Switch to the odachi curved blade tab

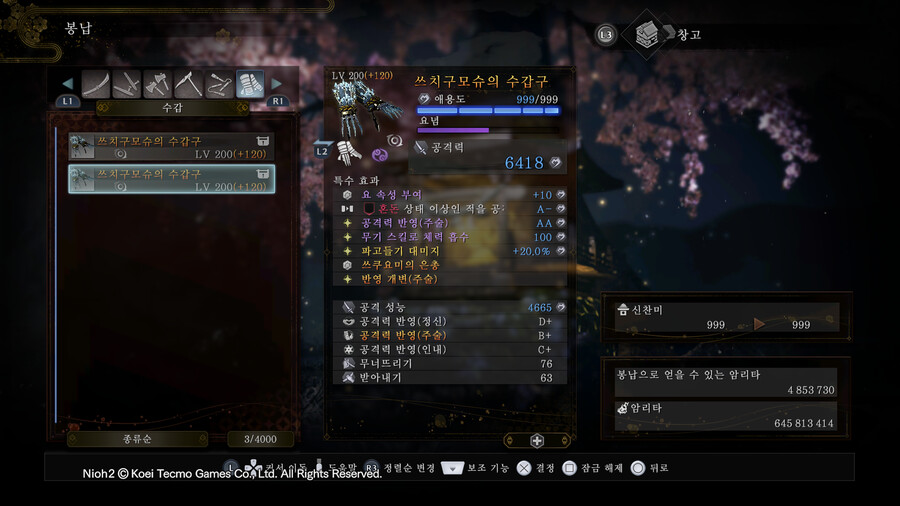[x=96, y=84]
